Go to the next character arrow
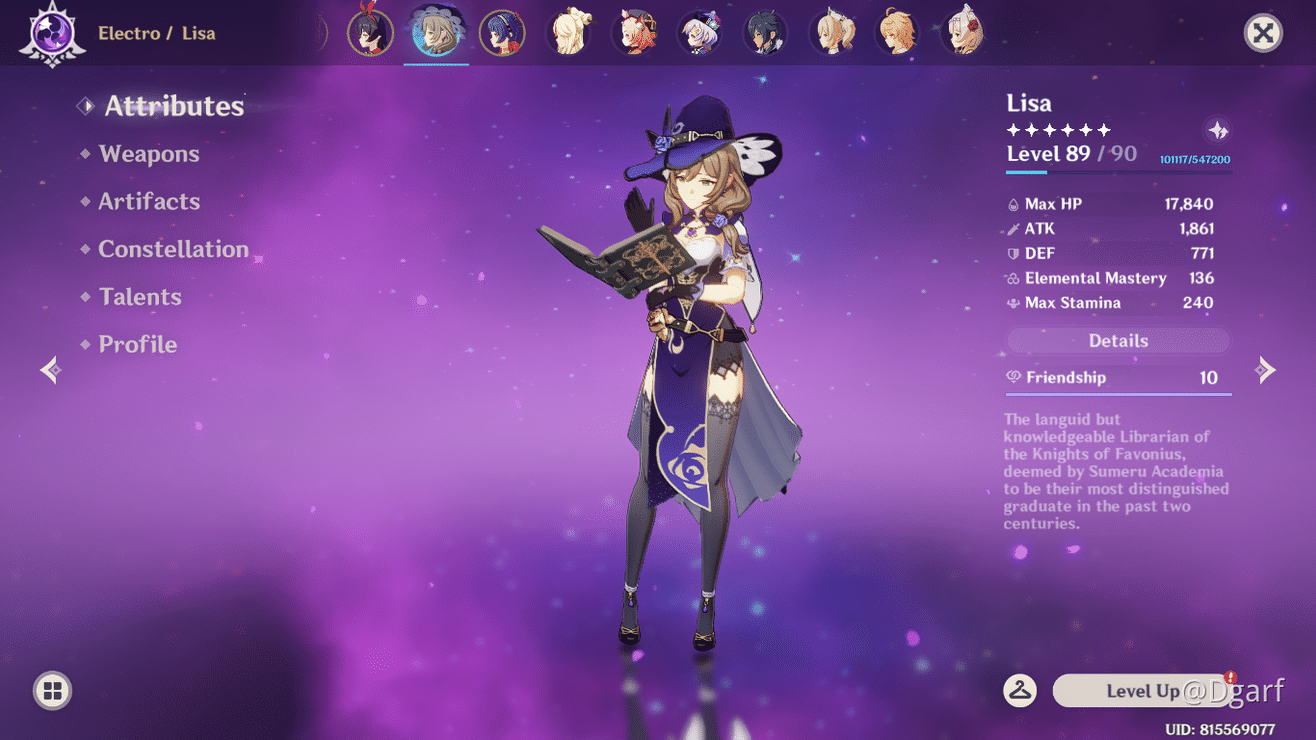 click(1266, 370)
